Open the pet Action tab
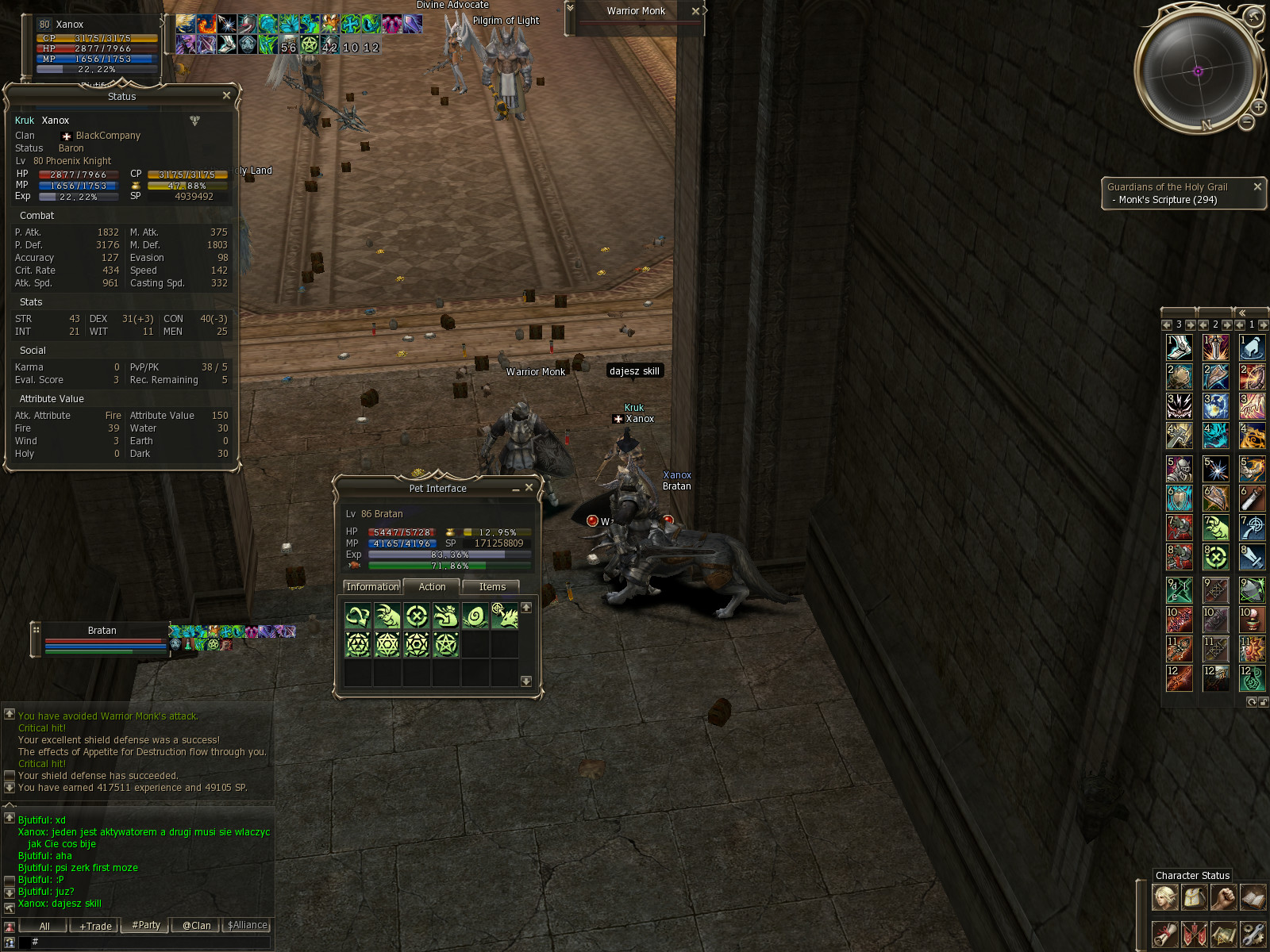The width and height of the screenshot is (1270, 952). pos(432,587)
